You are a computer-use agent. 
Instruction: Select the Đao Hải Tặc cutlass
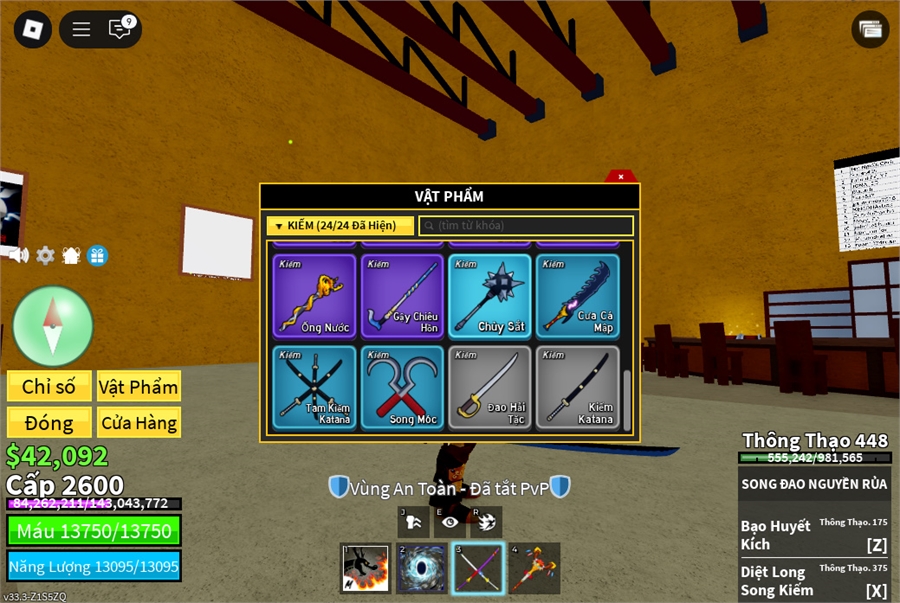tap(490, 387)
